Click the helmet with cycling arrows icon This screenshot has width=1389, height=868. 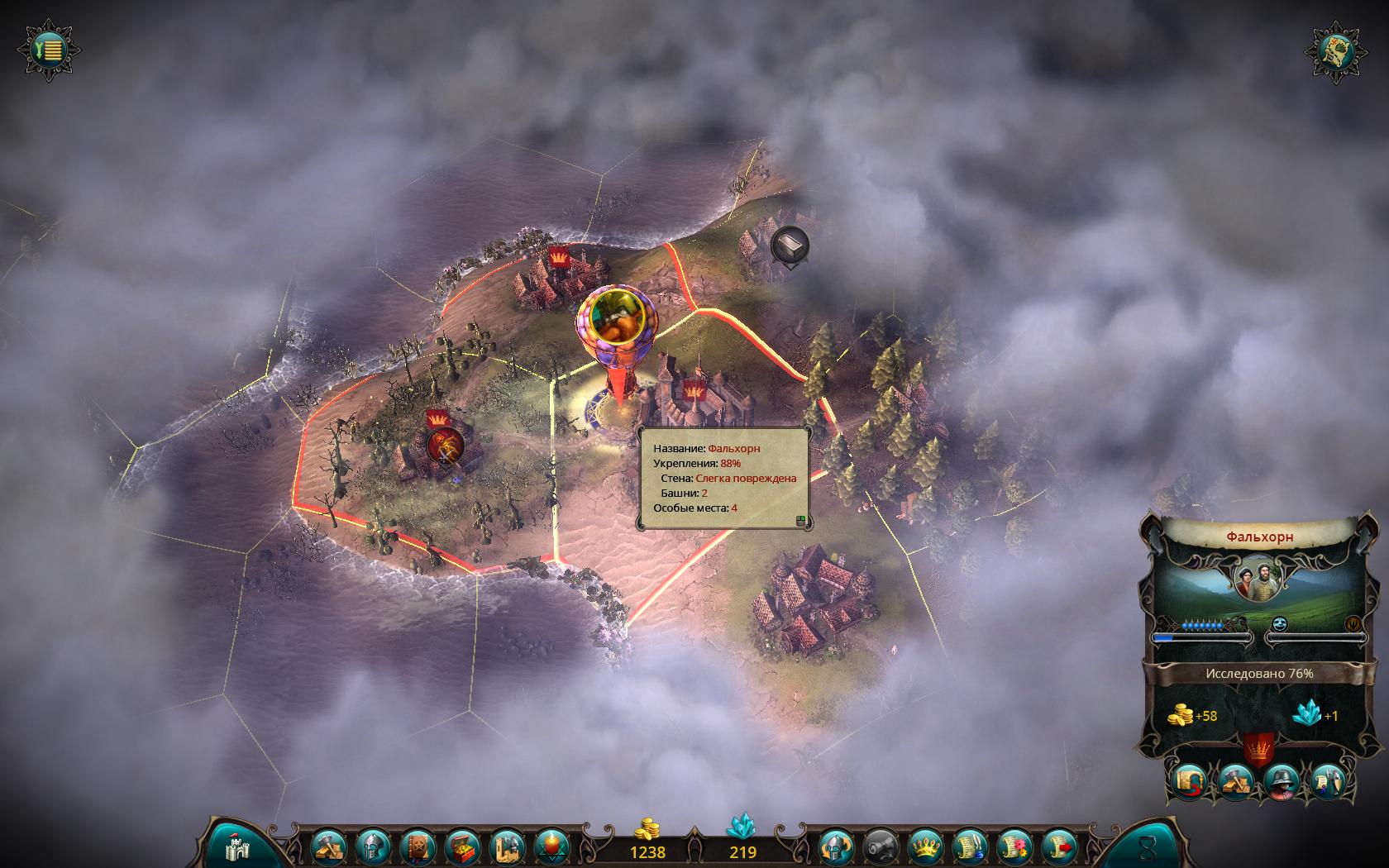tap(835, 847)
